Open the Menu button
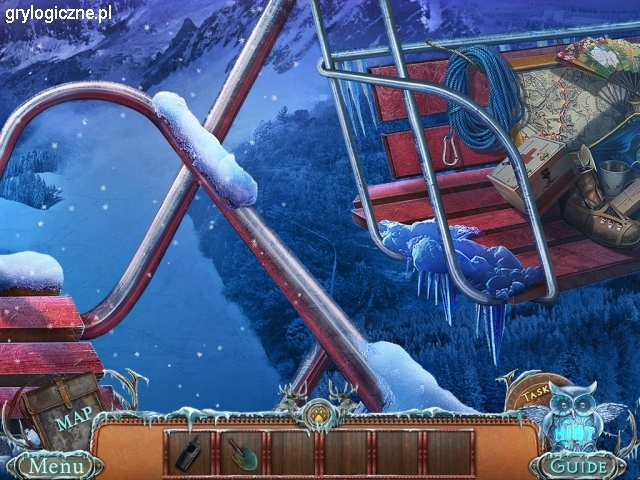The image size is (640, 480). (54, 466)
